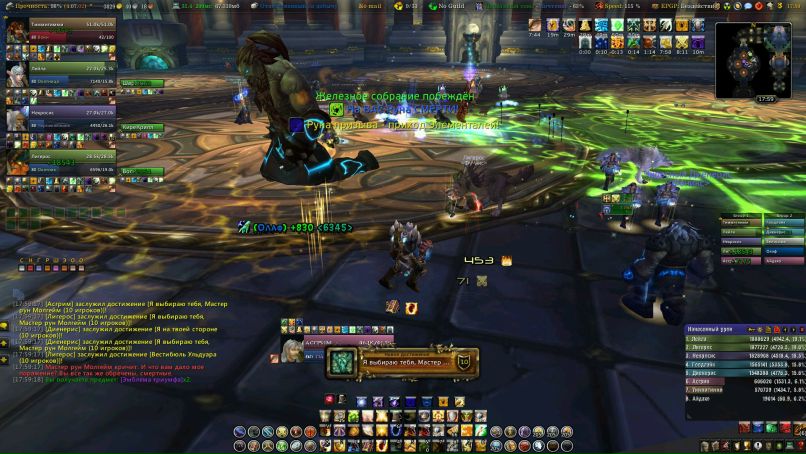
Task: Select party member Тиннипинка's frame
Action: click(x=59, y=31)
